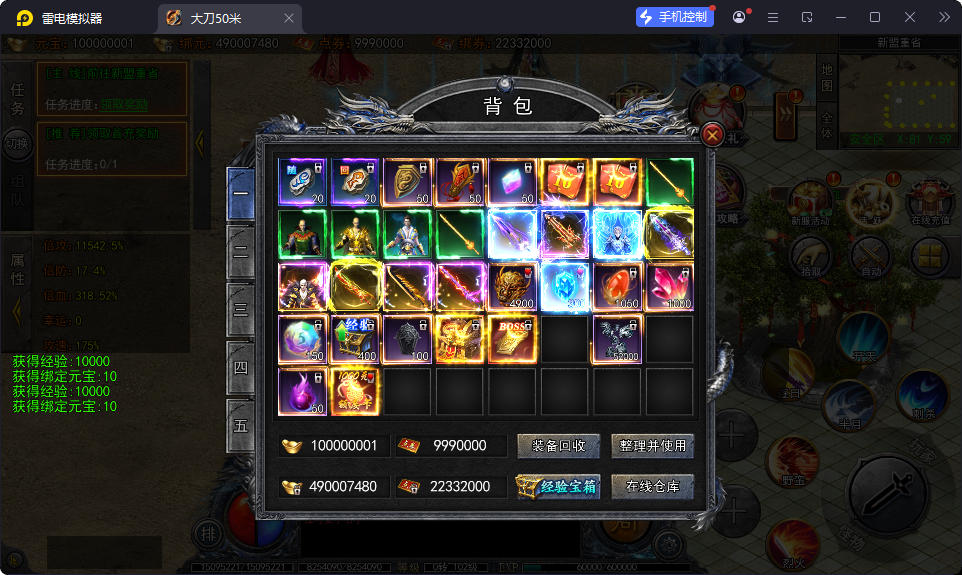Open the 经验宝箱 experience chest
This screenshot has height=575, width=962.
[x=558, y=487]
